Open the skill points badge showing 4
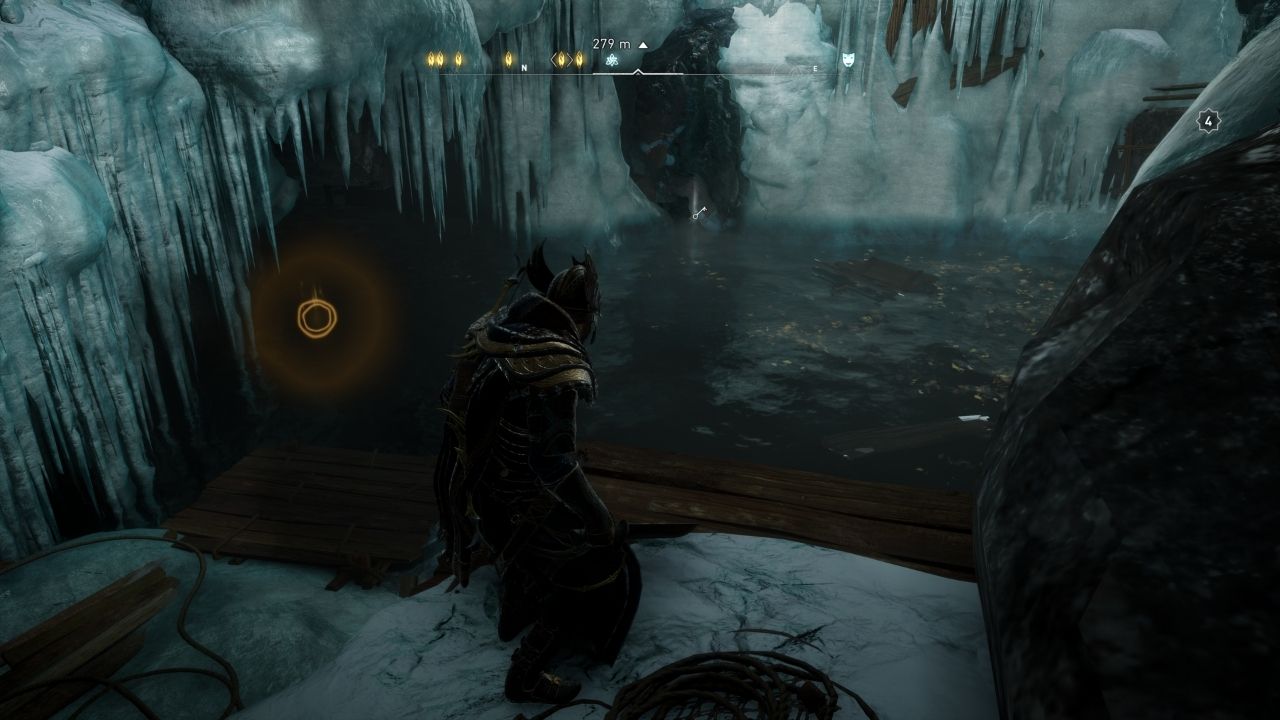 (1209, 123)
